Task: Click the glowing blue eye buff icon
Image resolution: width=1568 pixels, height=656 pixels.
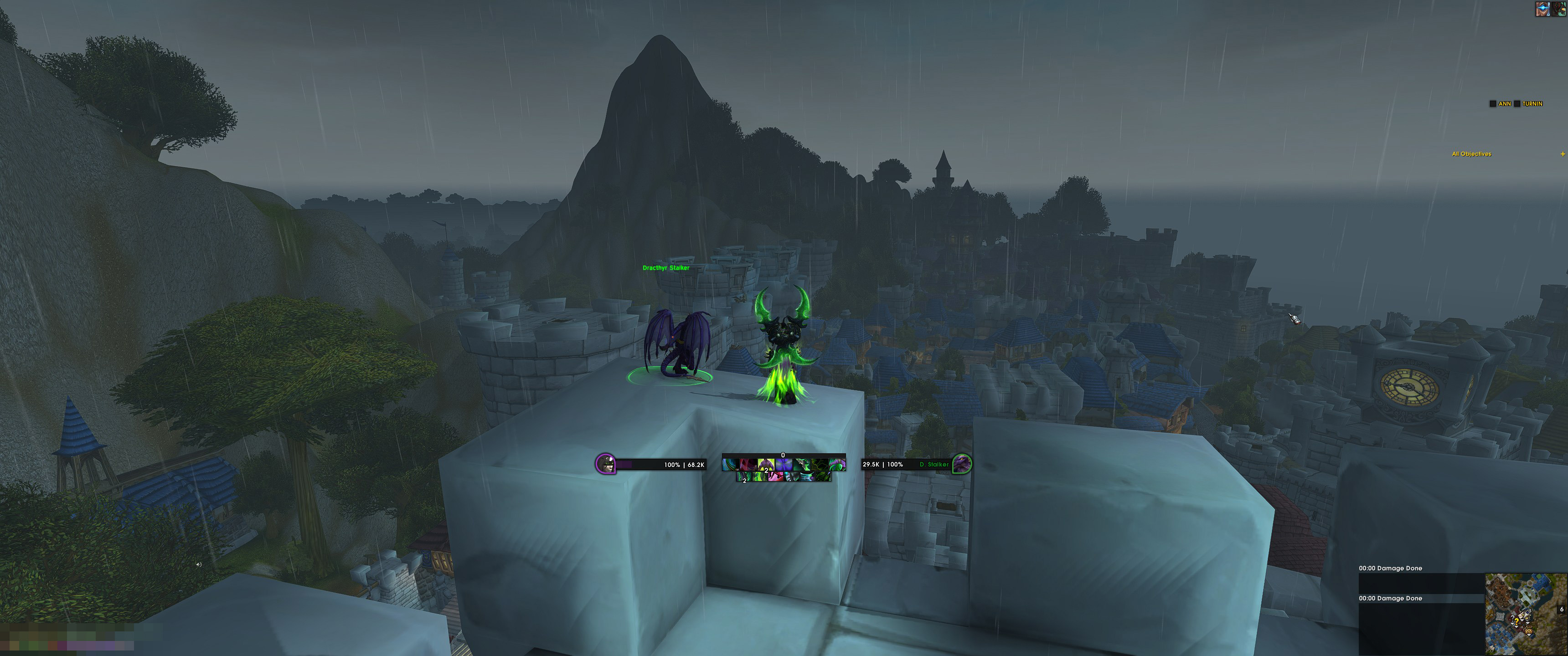Action: tap(1543, 9)
